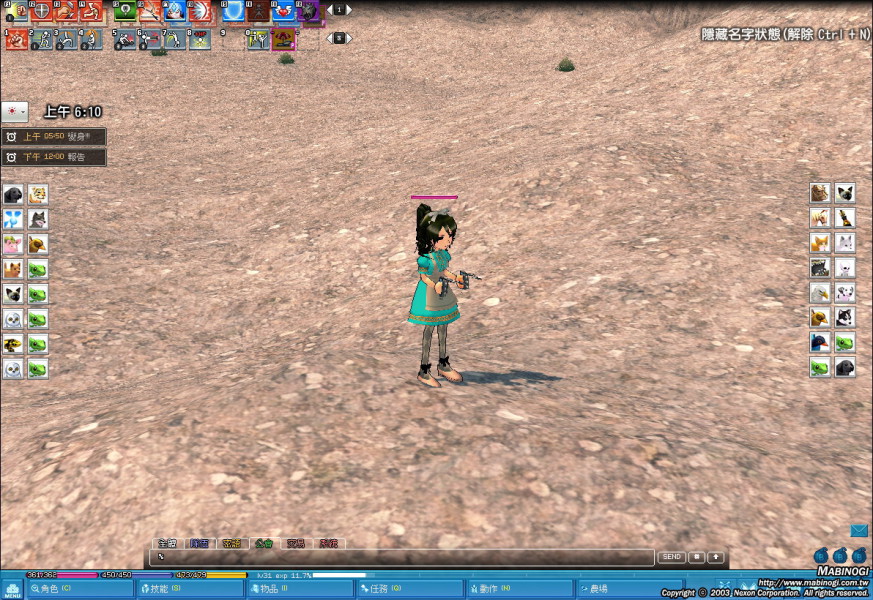Image resolution: width=873 pixels, height=600 pixels.
Task: Open the 農場 farm menu
Action: click(x=630, y=589)
